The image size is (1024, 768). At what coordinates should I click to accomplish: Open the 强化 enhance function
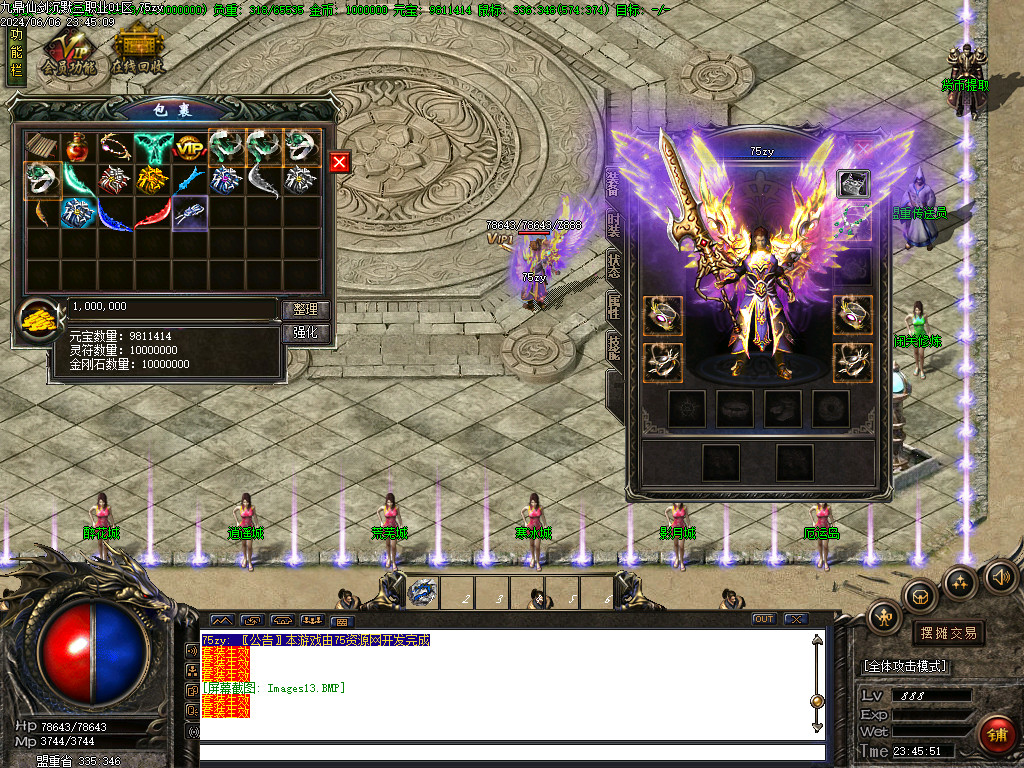tap(305, 333)
